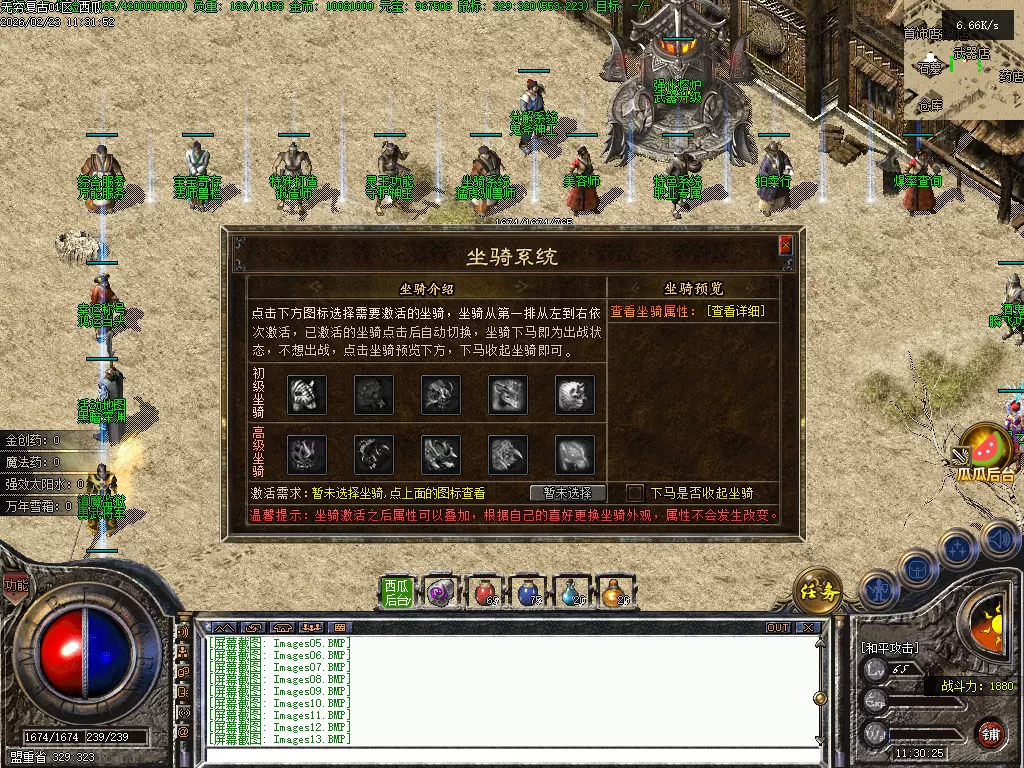Open the 查看详细 mount attributes link
The image size is (1024, 768).
735,312
